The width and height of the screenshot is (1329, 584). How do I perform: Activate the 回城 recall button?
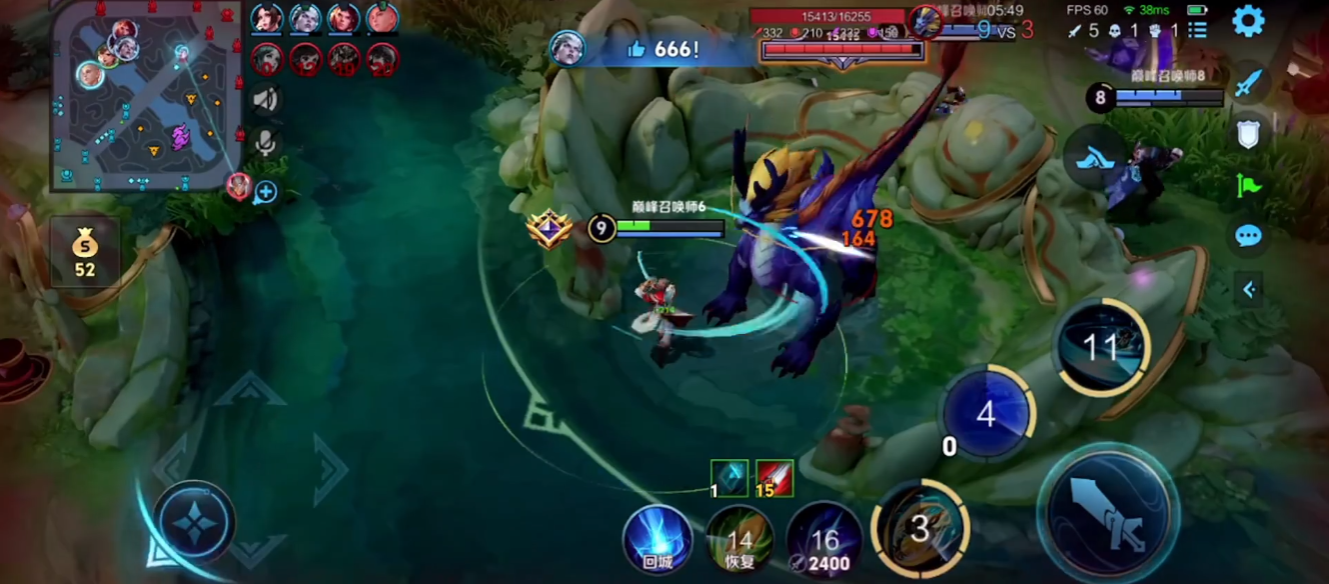[657, 538]
